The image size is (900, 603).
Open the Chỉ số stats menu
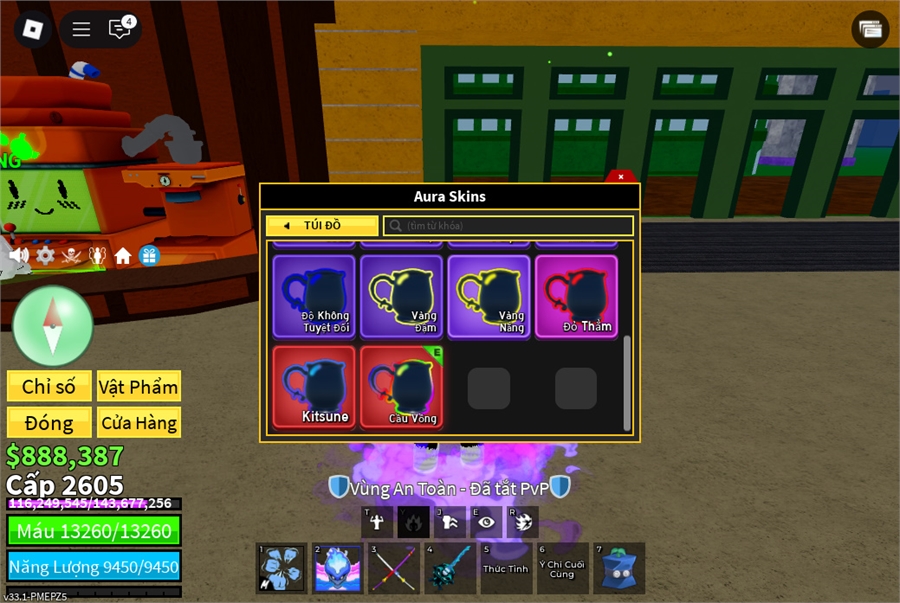[x=49, y=387]
